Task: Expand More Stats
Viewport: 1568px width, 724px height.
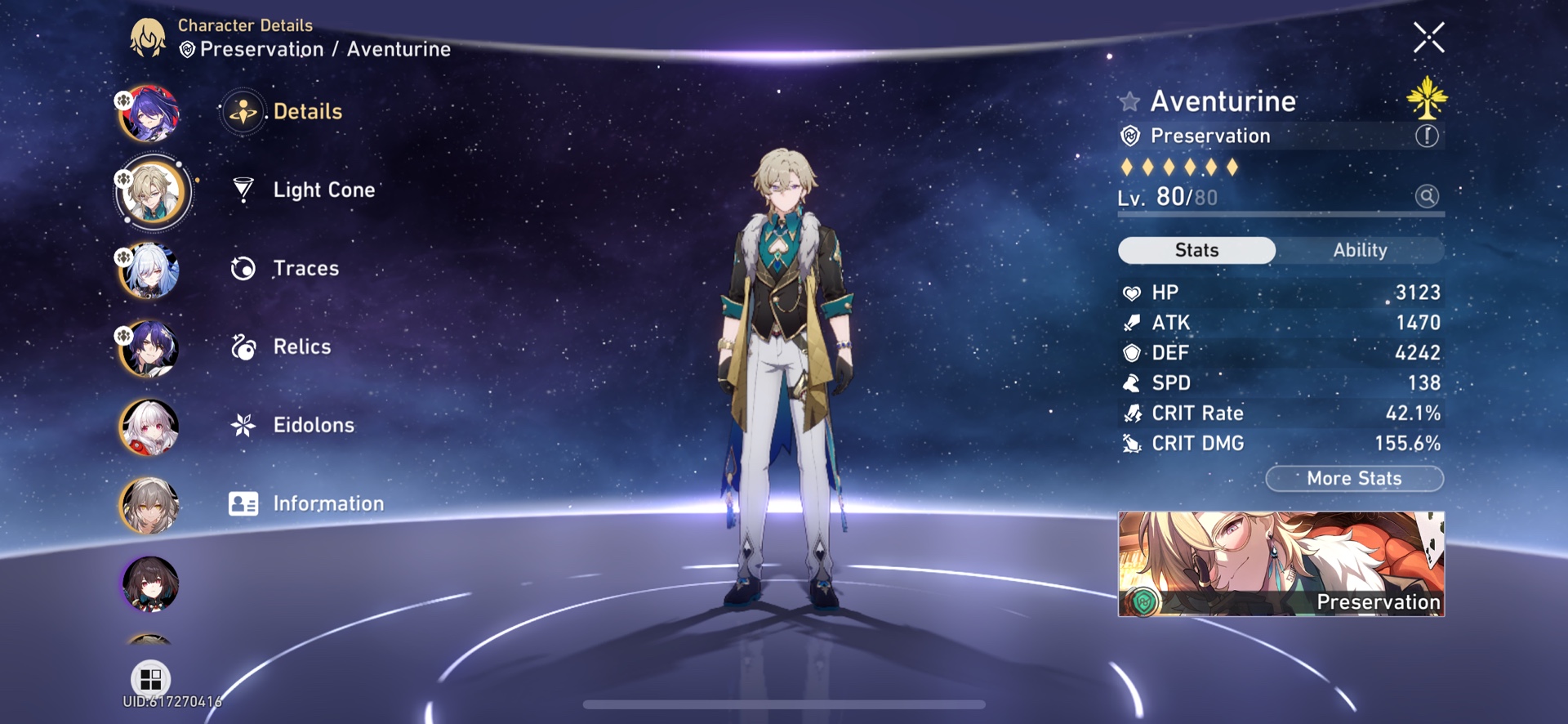Action: click(1354, 478)
